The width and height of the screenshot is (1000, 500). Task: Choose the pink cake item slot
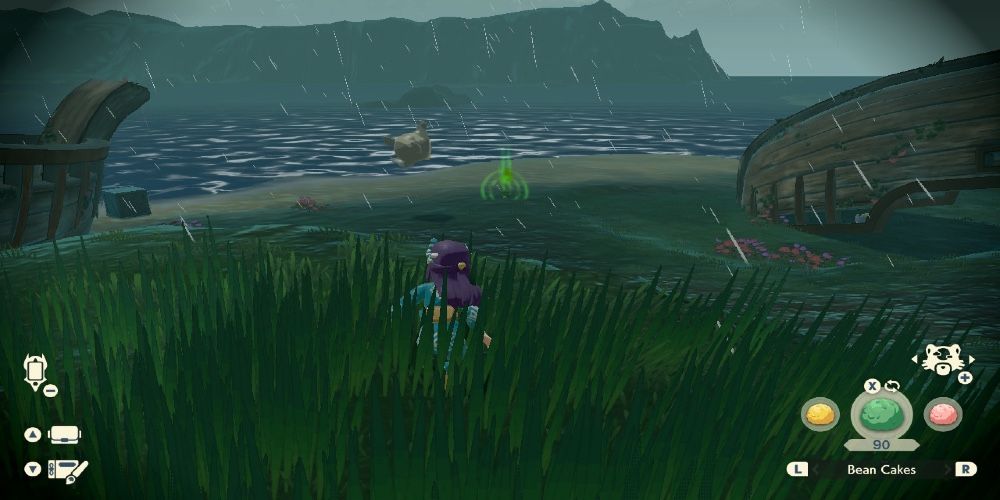pos(942,413)
